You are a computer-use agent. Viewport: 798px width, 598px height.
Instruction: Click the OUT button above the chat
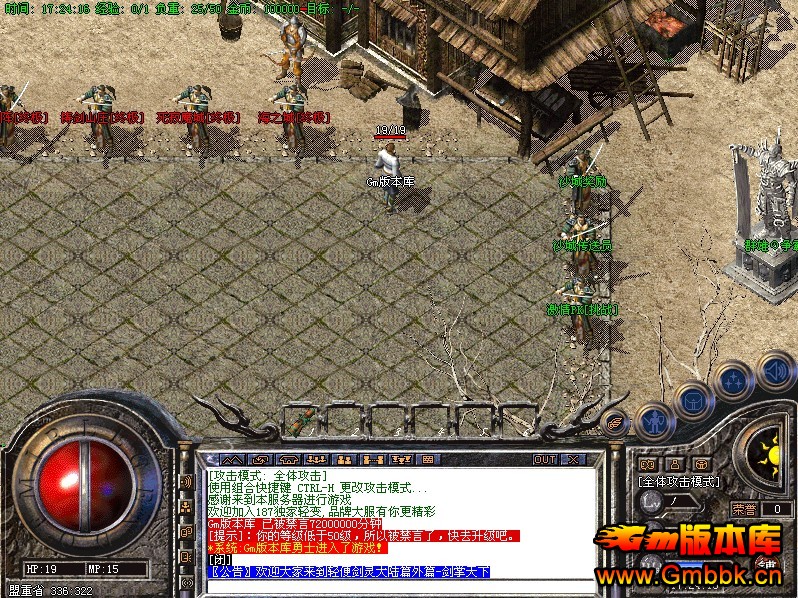544,459
